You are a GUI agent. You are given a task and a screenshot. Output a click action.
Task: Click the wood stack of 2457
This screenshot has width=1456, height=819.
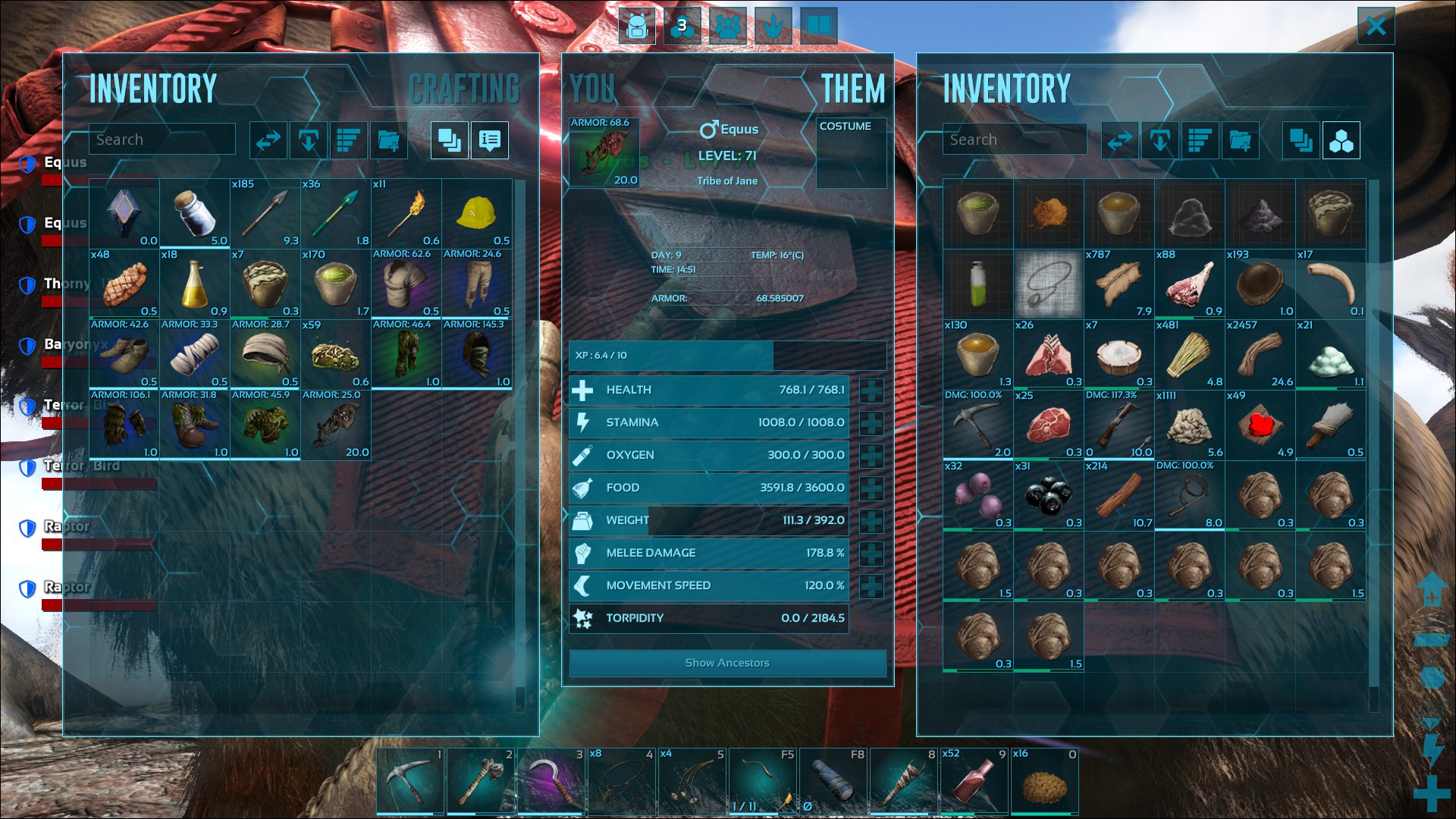[1260, 355]
